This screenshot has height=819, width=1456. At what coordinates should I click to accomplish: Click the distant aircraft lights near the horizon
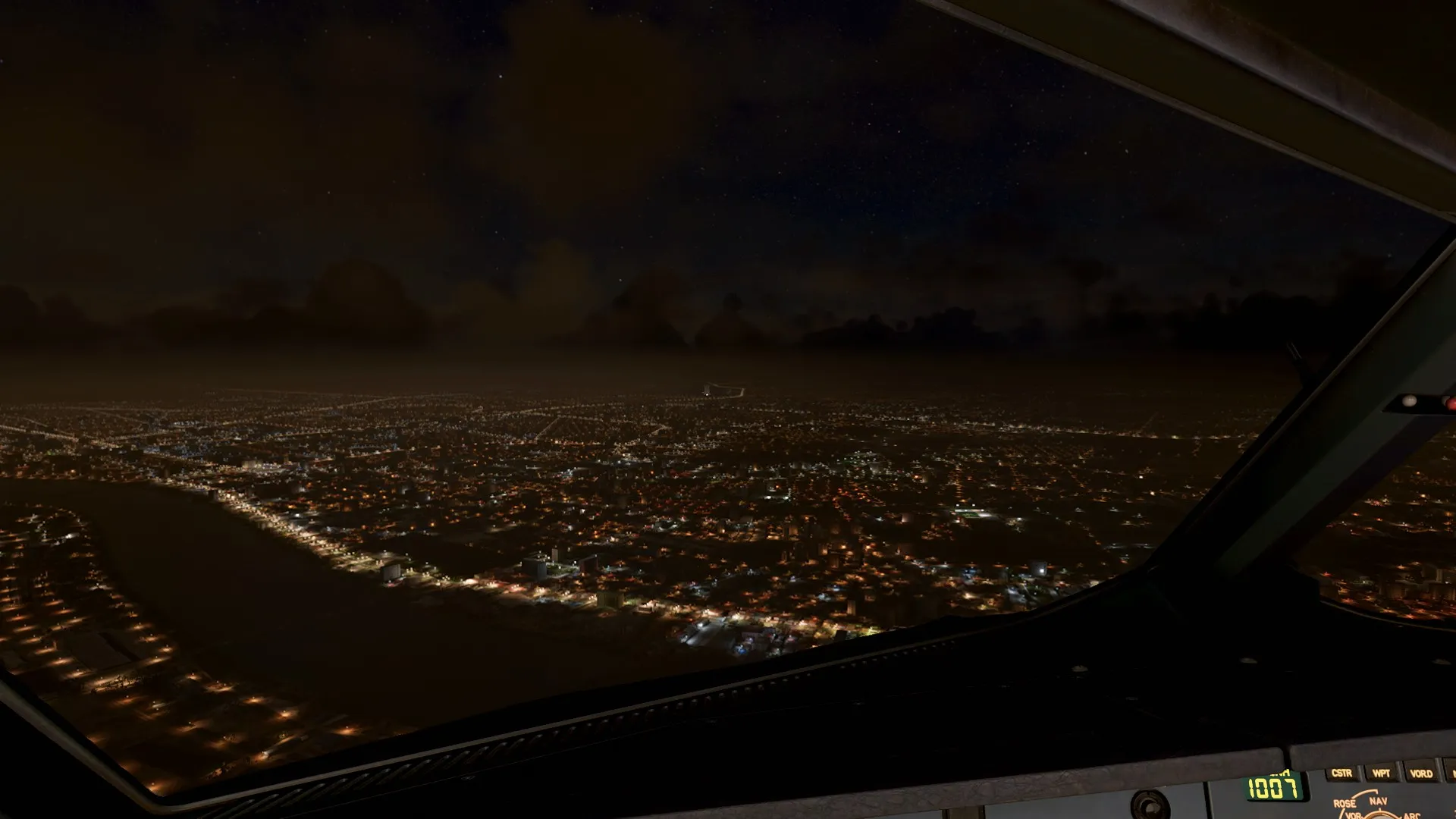point(707,394)
